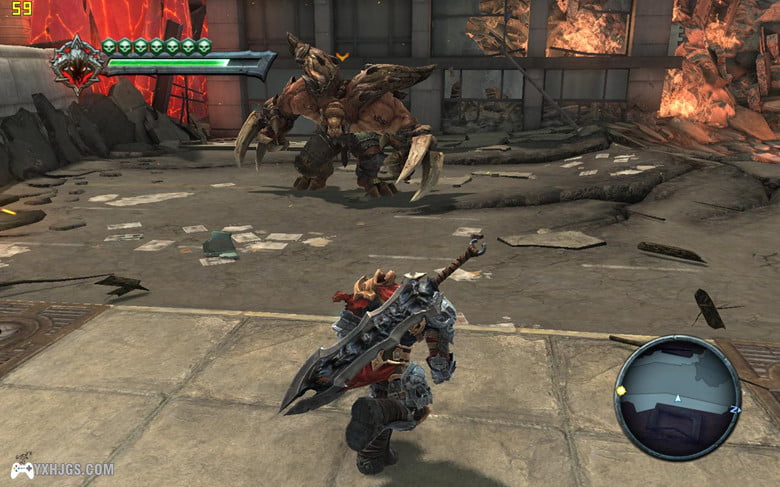Click the red winged character emblem
The image size is (780, 487).
78,65
